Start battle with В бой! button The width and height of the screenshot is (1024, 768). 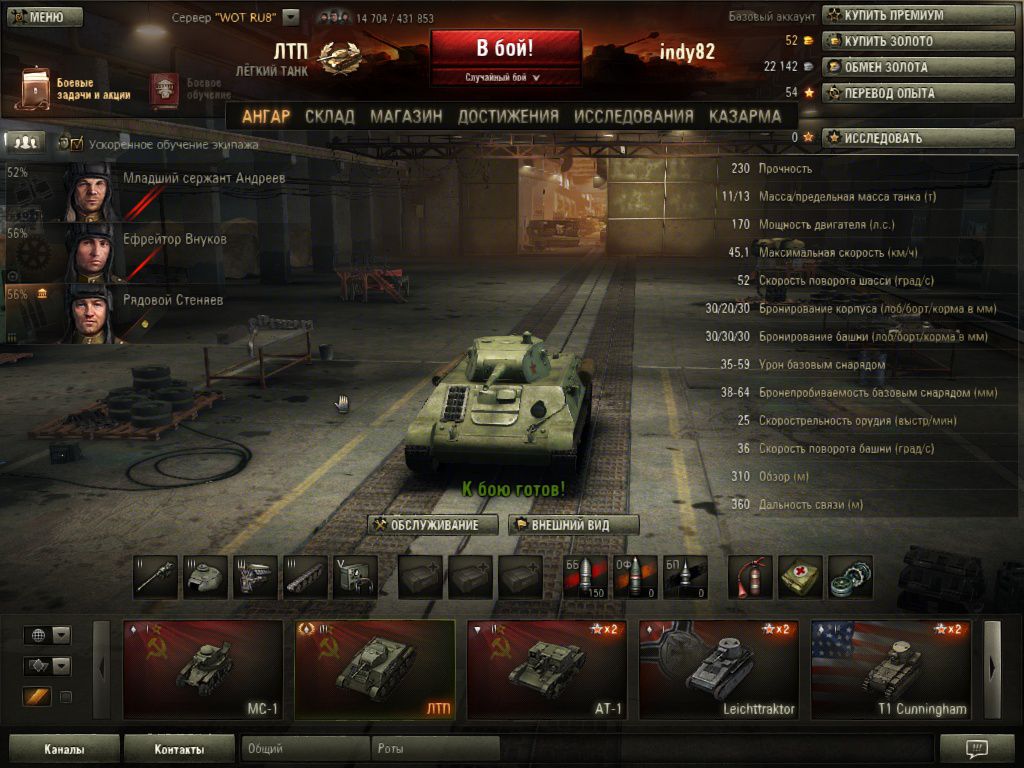point(505,48)
